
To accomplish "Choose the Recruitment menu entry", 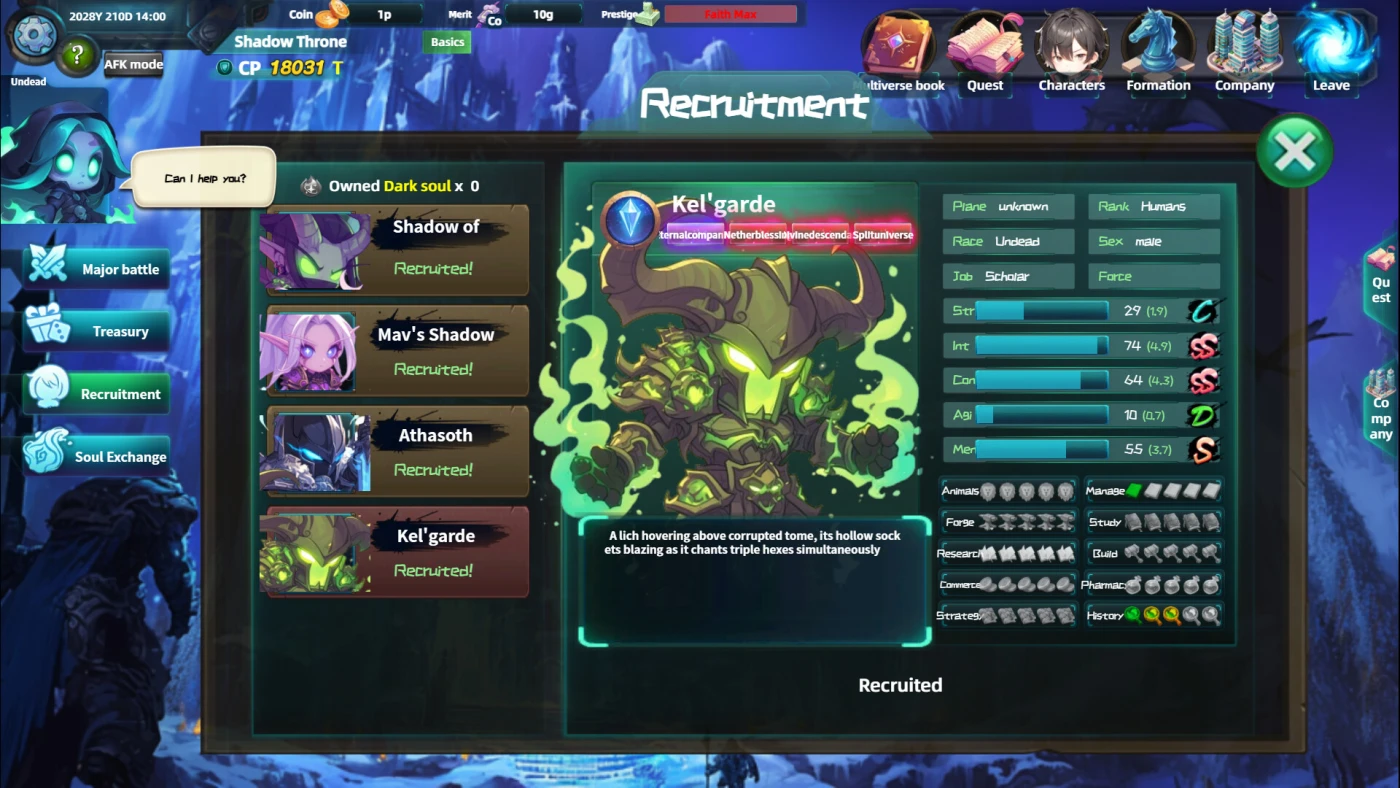I will [x=97, y=394].
